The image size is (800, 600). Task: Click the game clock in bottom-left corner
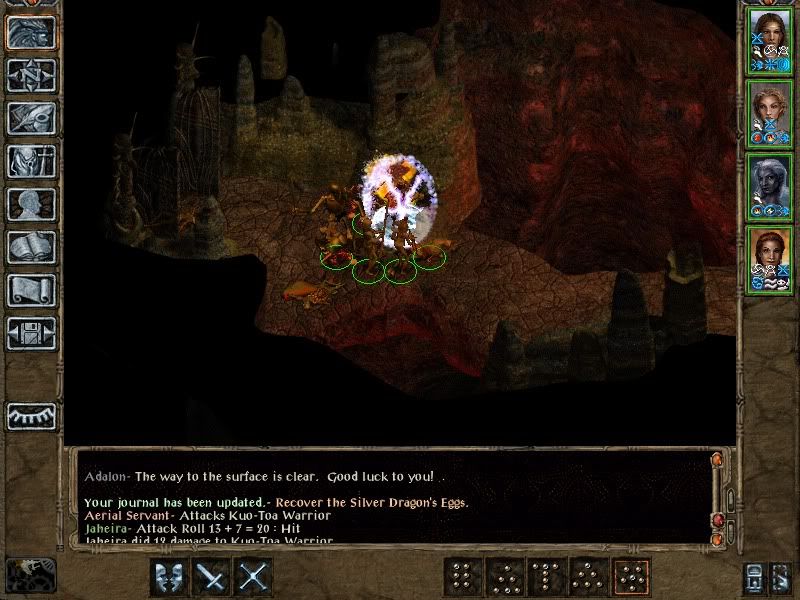click(x=30, y=574)
